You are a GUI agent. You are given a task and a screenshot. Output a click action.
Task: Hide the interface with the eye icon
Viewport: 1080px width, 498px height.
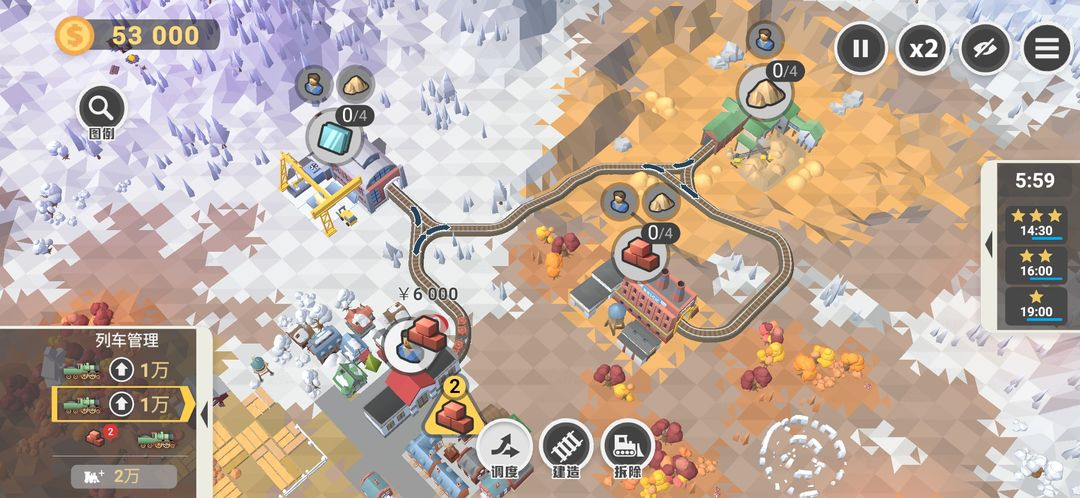click(984, 48)
